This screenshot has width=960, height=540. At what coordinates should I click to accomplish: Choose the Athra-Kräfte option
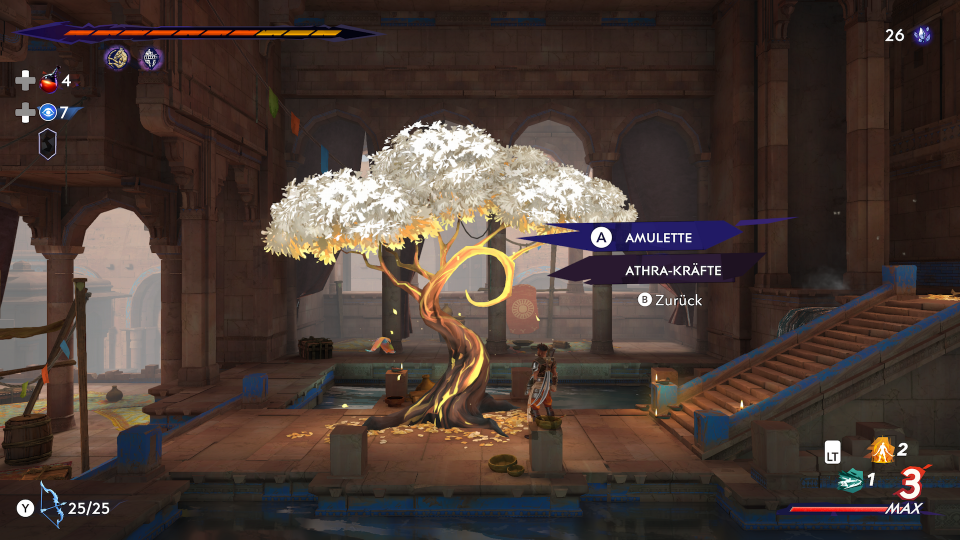tap(672, 270)
